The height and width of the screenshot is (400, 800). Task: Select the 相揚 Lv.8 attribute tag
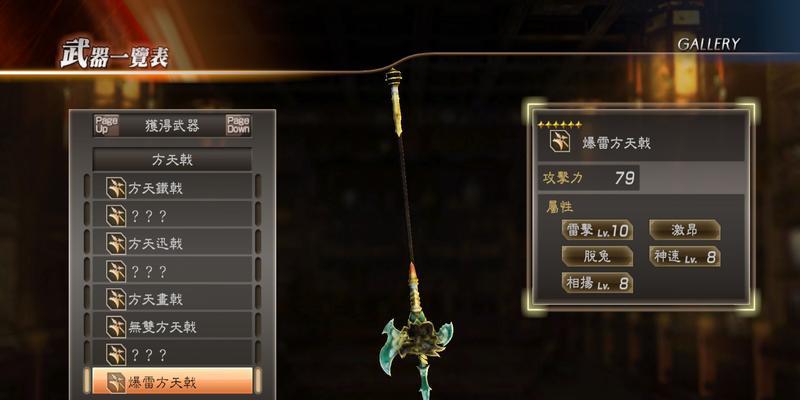pyautogui.click(x=596, y=283)
